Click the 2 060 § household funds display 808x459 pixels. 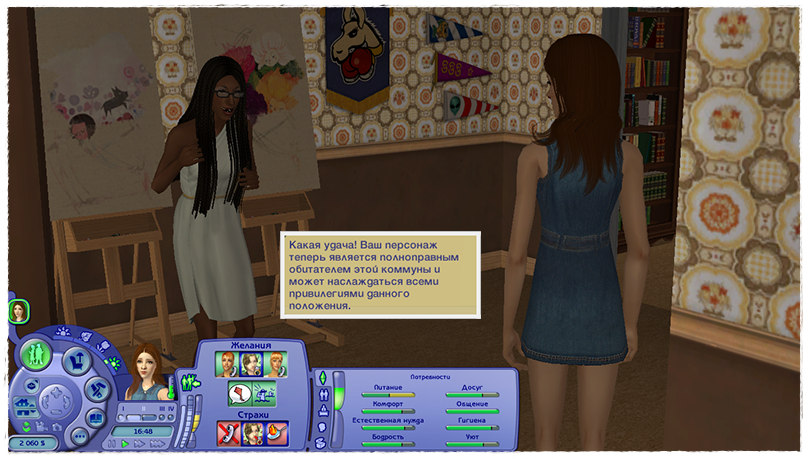tap(32, 441)
